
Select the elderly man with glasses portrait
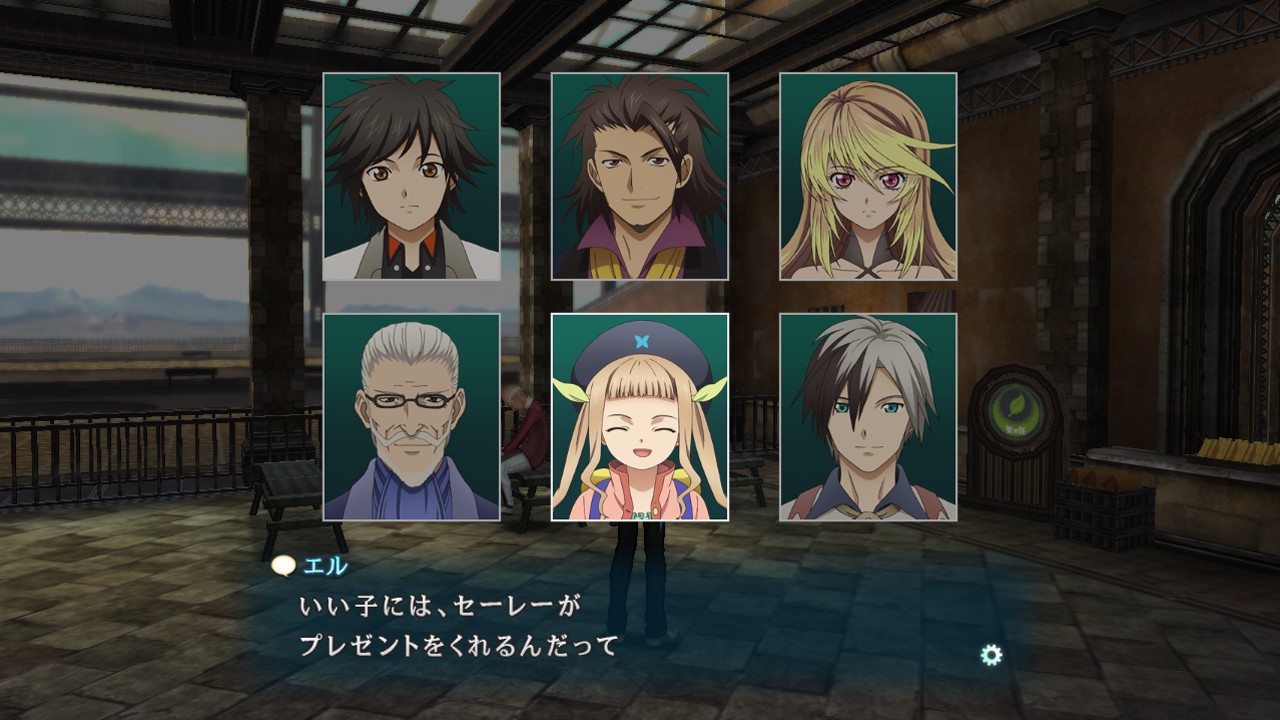tap(411, 417)
